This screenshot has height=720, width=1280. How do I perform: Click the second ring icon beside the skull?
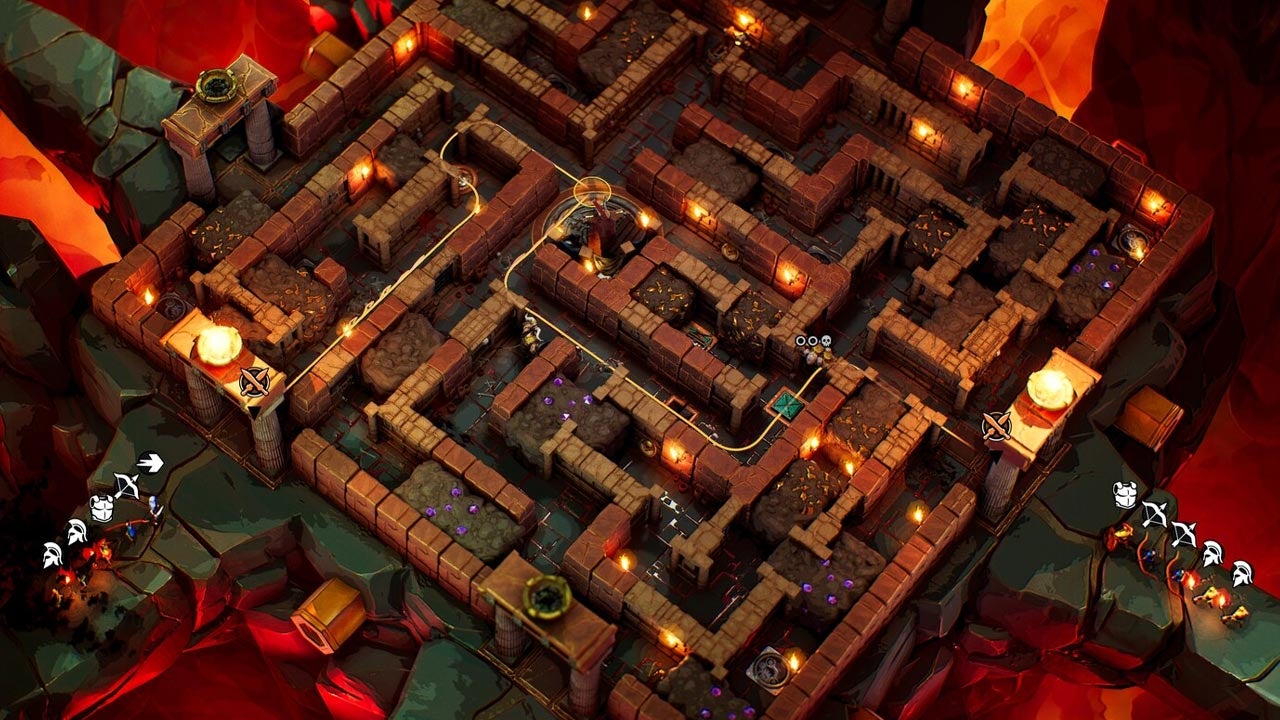(x=814, y=341)
